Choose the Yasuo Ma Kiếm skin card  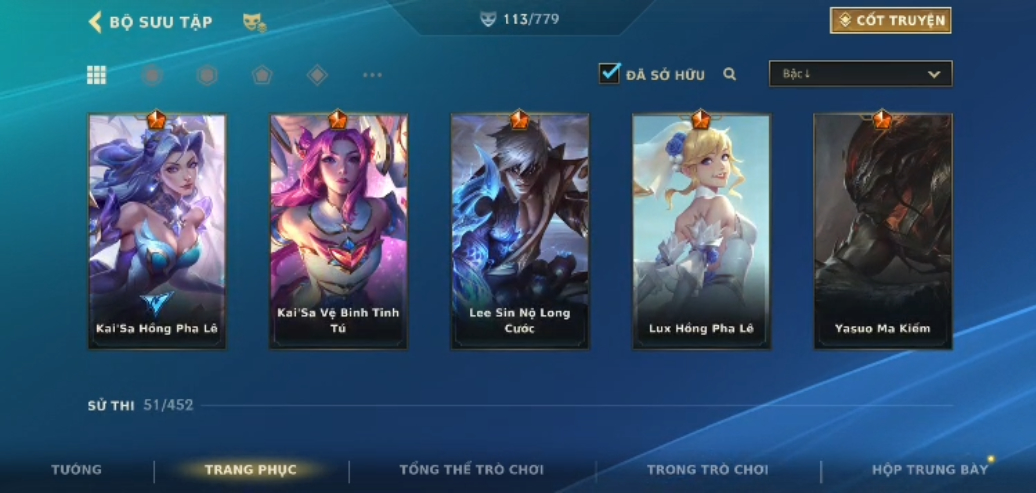(882, 231)
